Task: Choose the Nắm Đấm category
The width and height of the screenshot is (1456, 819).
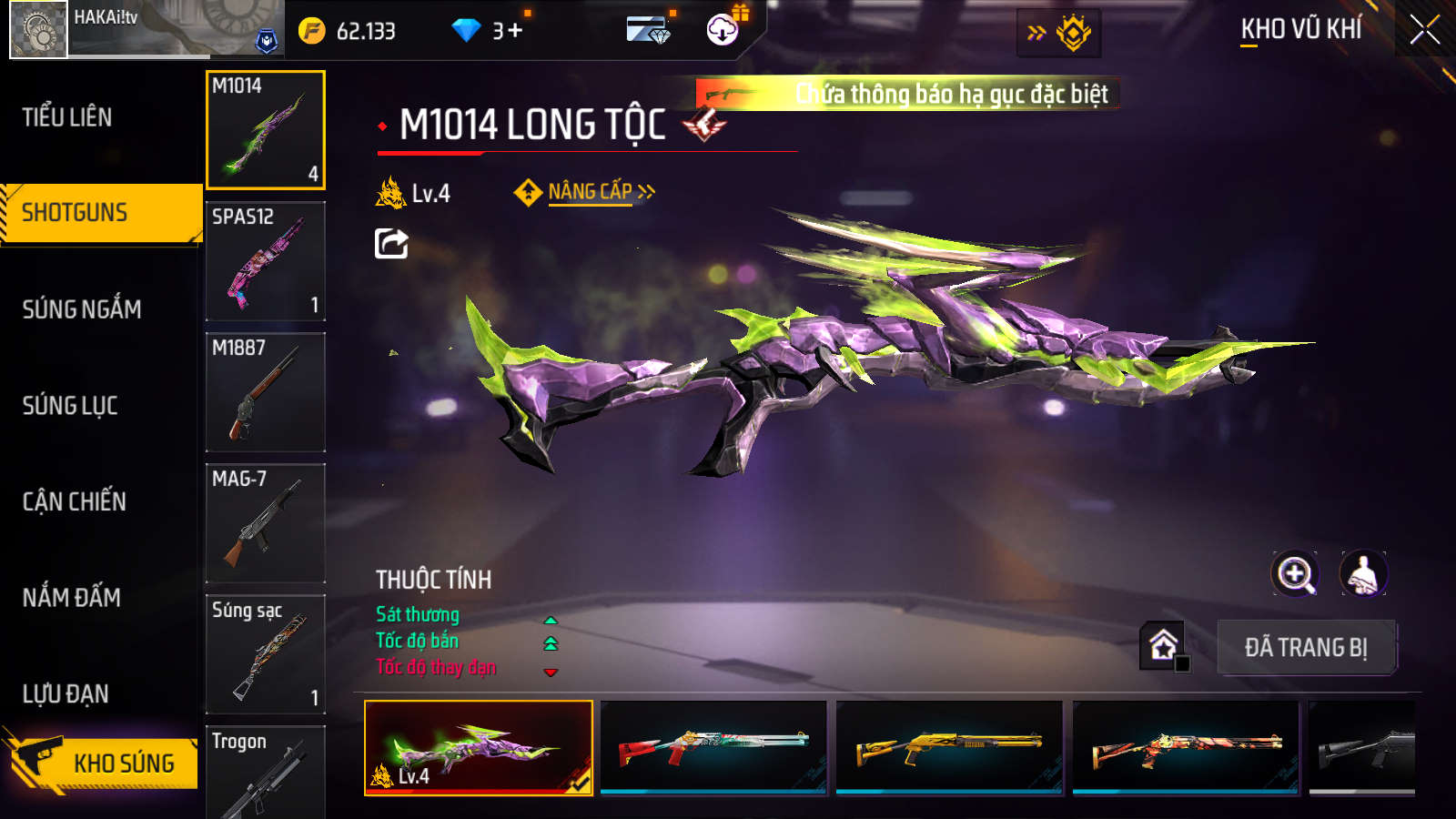Action: (72, 598)
